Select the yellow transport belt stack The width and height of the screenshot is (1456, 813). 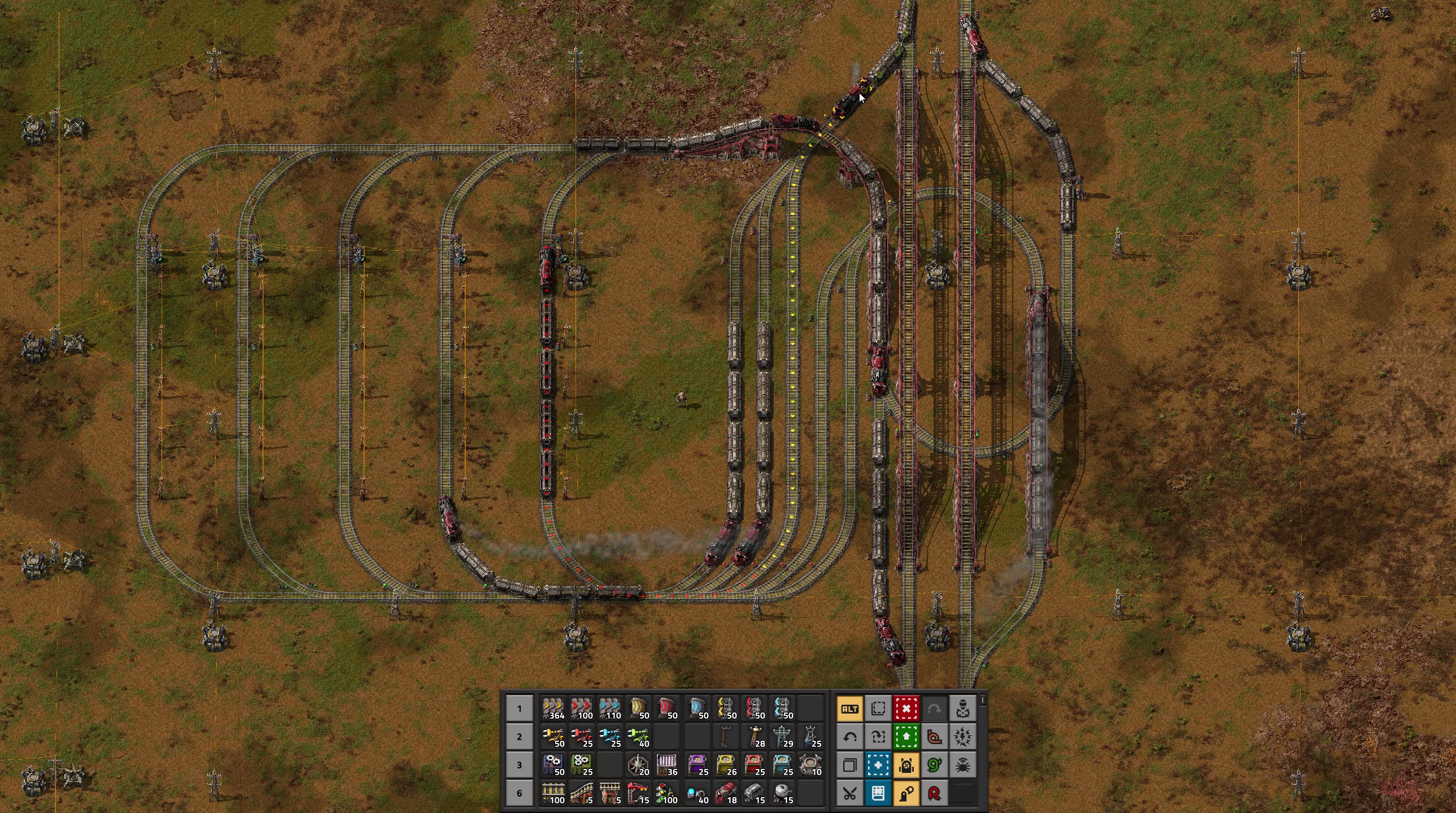tap(553, 709)
